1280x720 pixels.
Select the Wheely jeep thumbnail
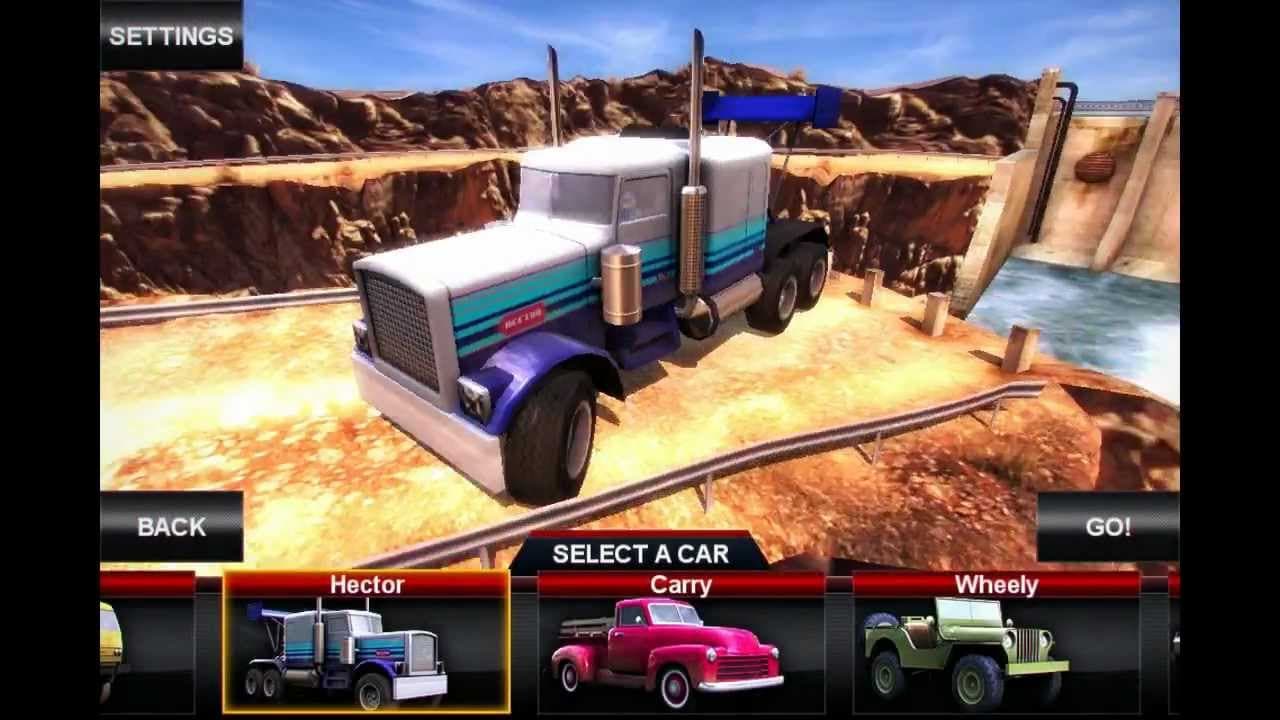point(995,650)
